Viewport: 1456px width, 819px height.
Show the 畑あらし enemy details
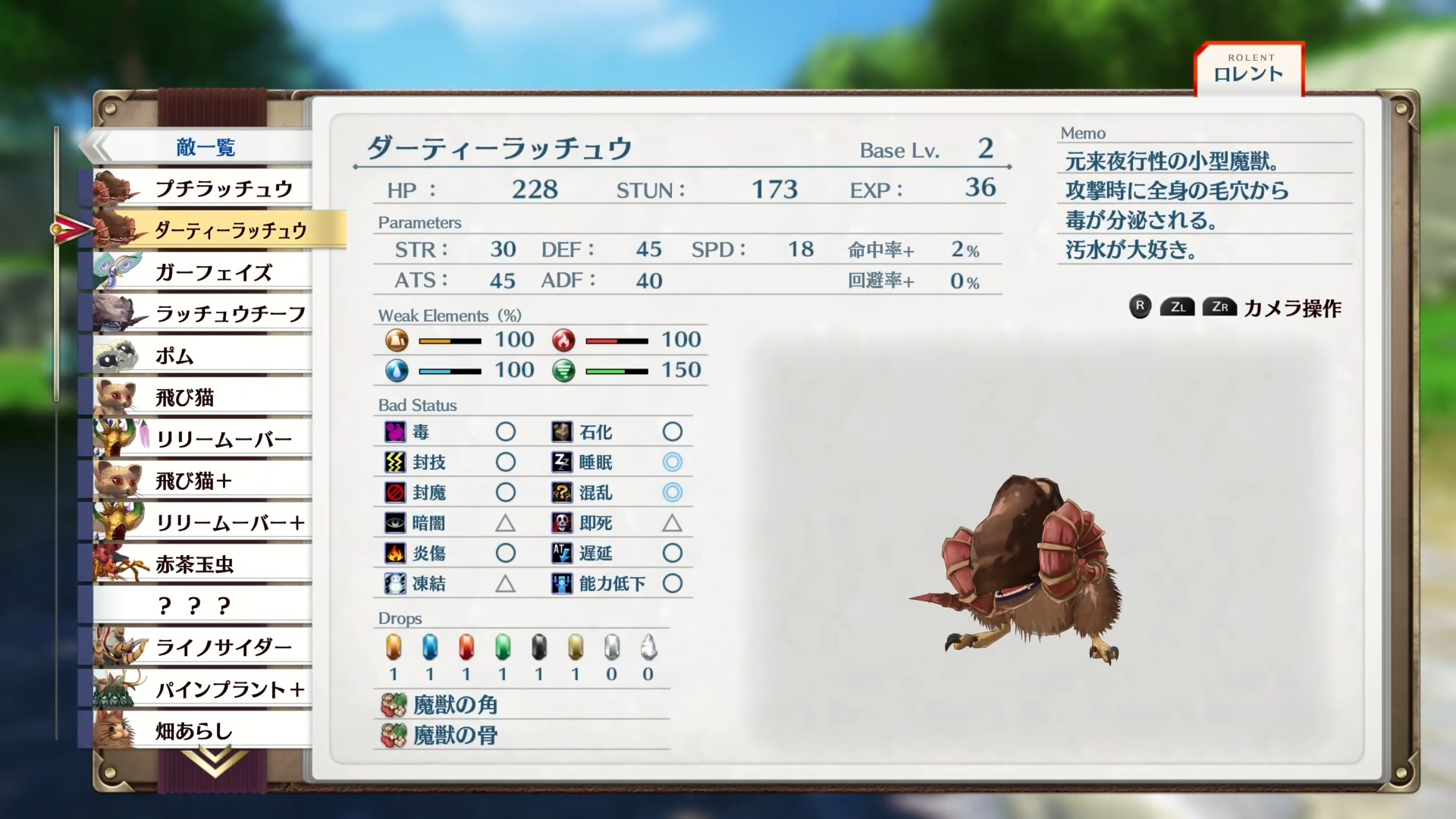click(205, 731)
